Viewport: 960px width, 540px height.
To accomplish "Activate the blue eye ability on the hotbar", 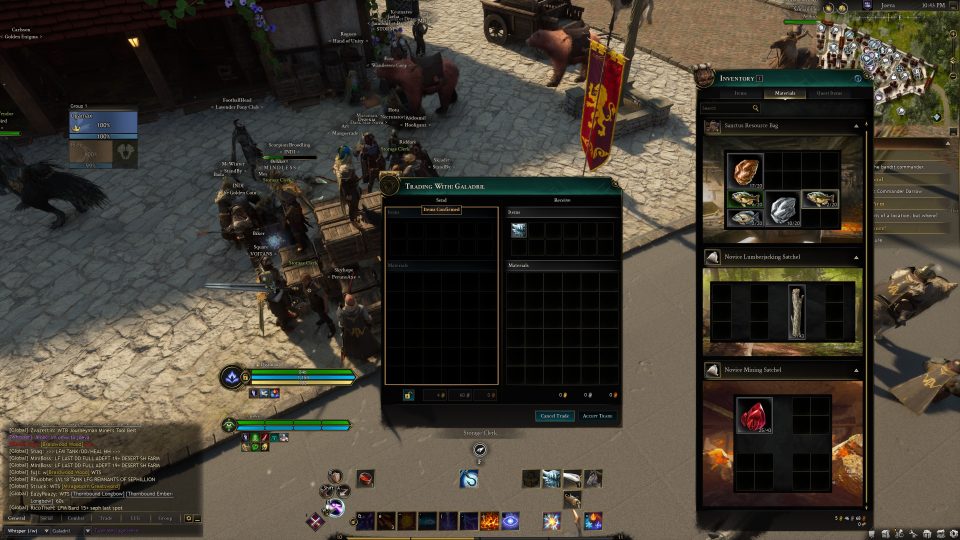I will click(x=510, y=520).
